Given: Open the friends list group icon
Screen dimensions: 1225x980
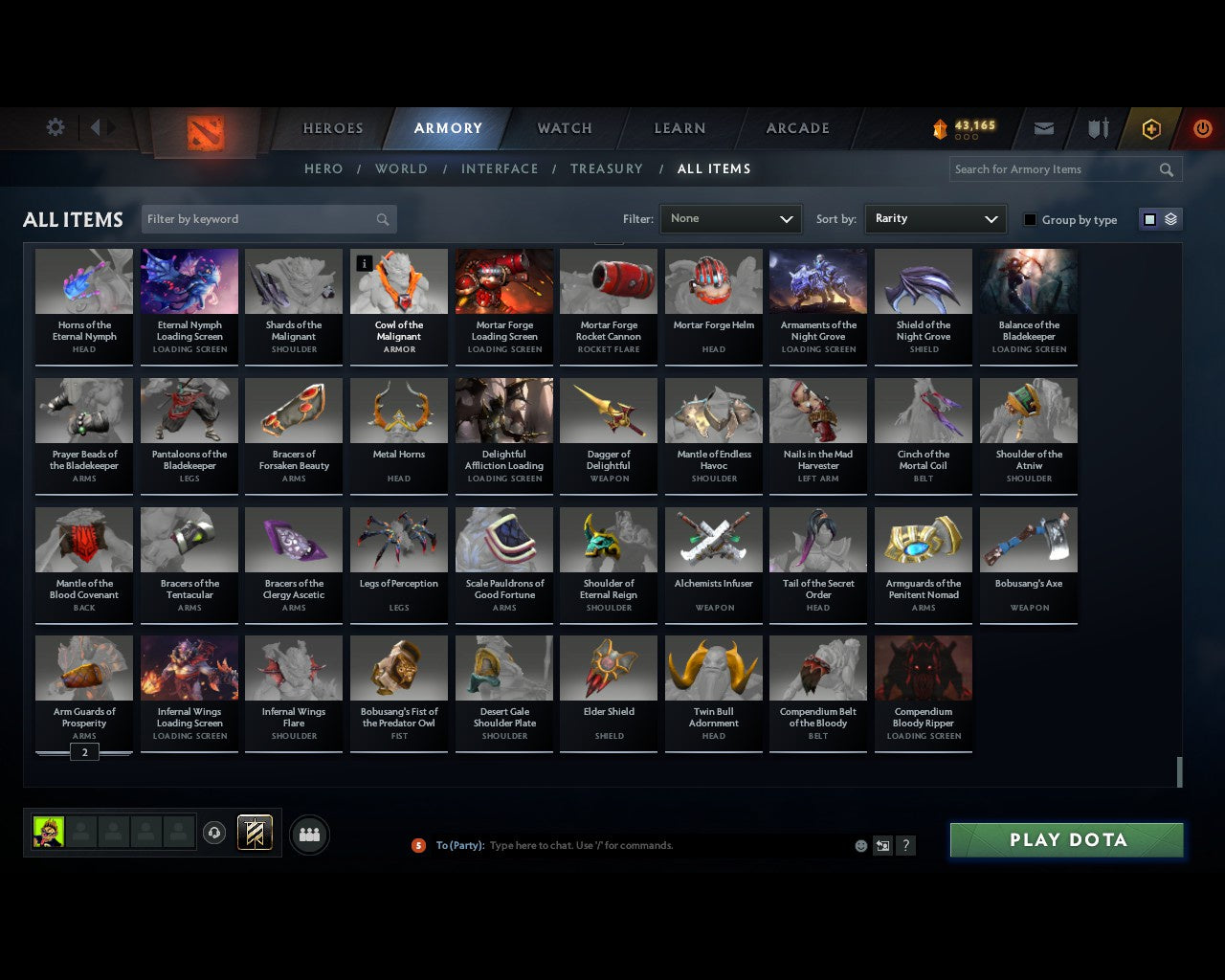Looking at the screenshot, I should pos(308,835).
